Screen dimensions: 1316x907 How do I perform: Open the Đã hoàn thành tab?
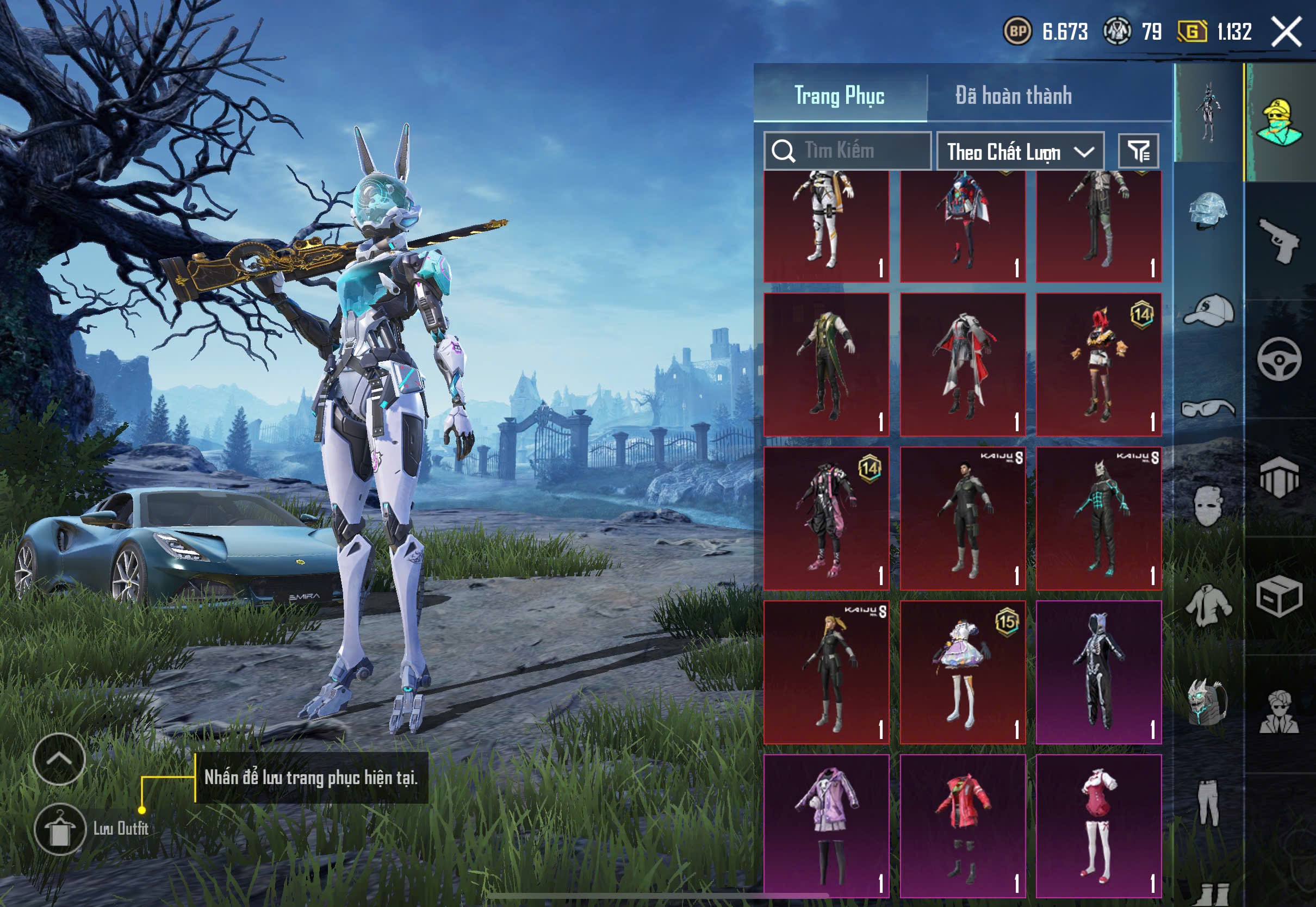[1013, 95]
